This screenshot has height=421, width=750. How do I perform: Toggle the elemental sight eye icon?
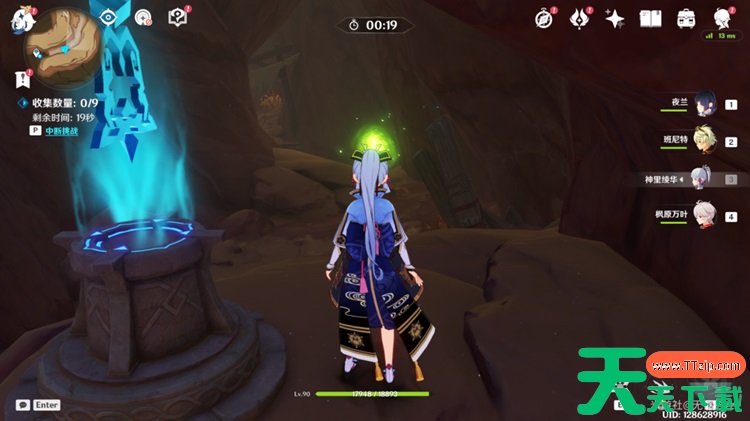pyautogui.click(x=110, y=18)
